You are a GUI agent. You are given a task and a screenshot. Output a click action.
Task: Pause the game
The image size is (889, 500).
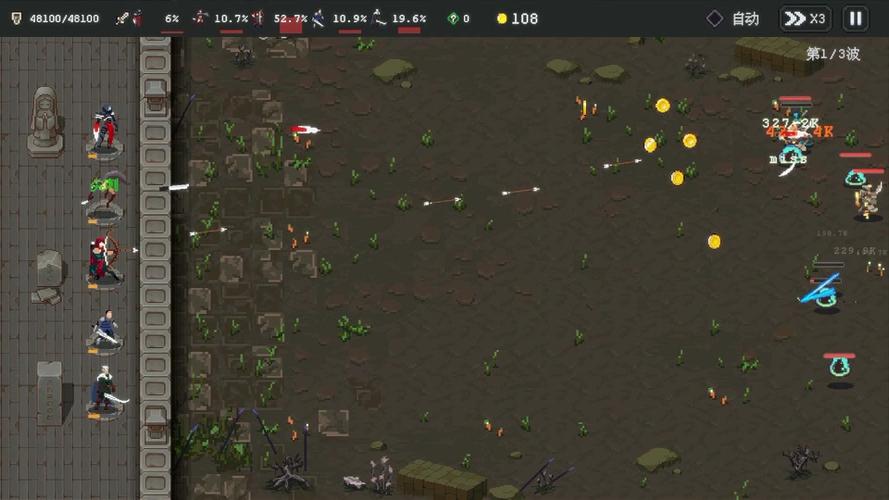(855, 18)
